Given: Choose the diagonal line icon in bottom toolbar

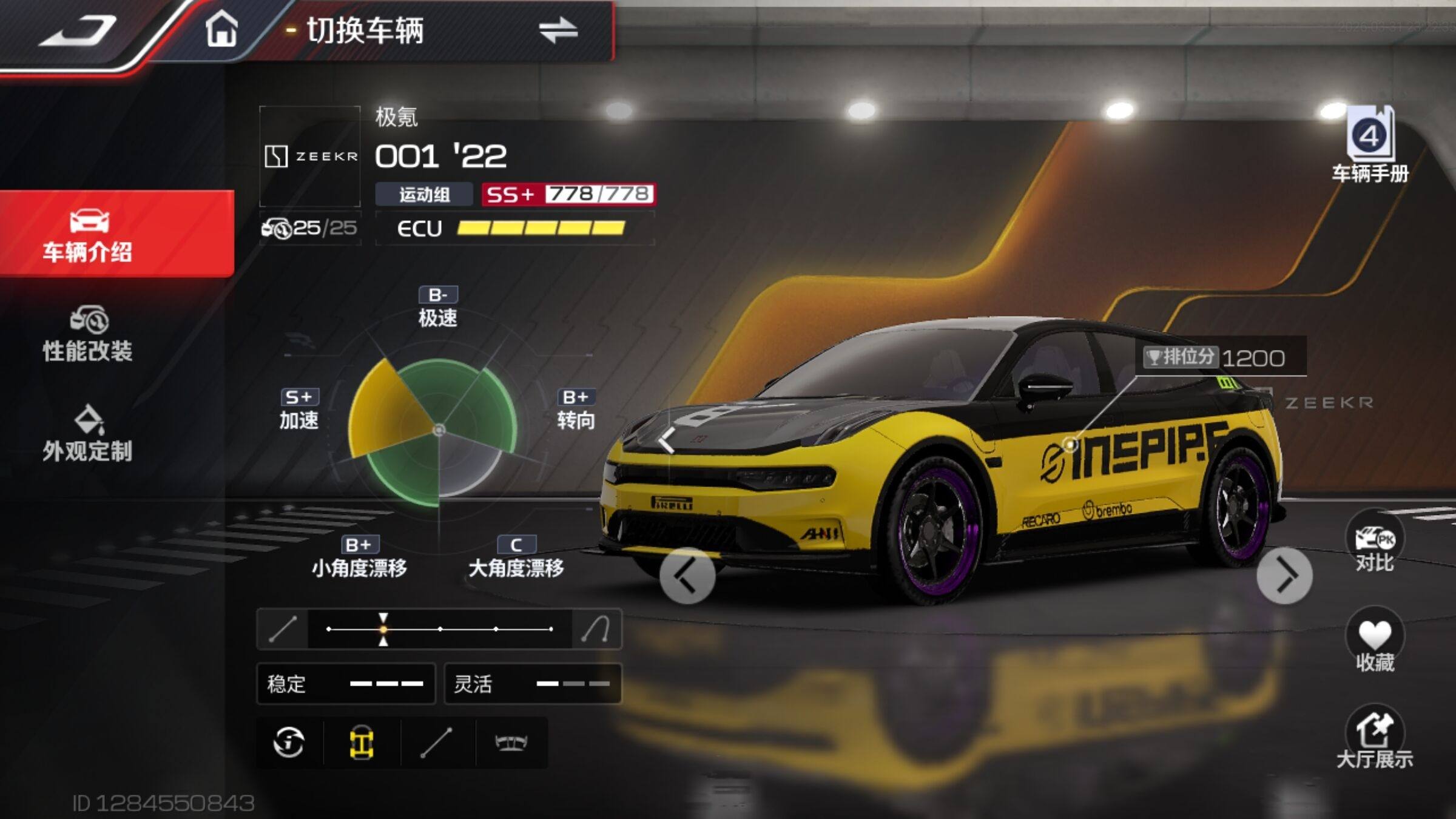Looking at the screenshot, I should coord(437,743).
